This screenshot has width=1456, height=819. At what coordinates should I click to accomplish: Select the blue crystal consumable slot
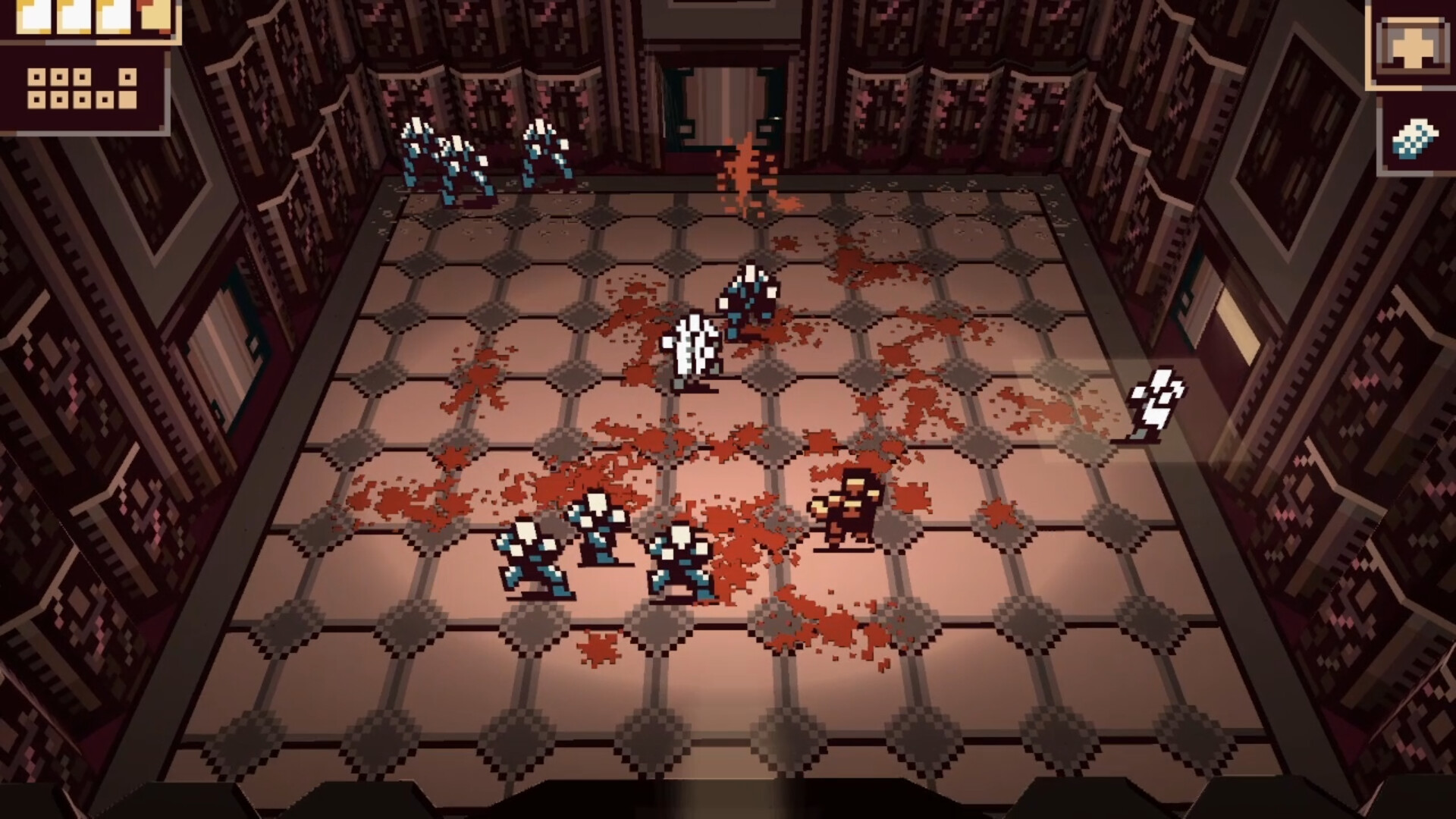pos(1415,138)
